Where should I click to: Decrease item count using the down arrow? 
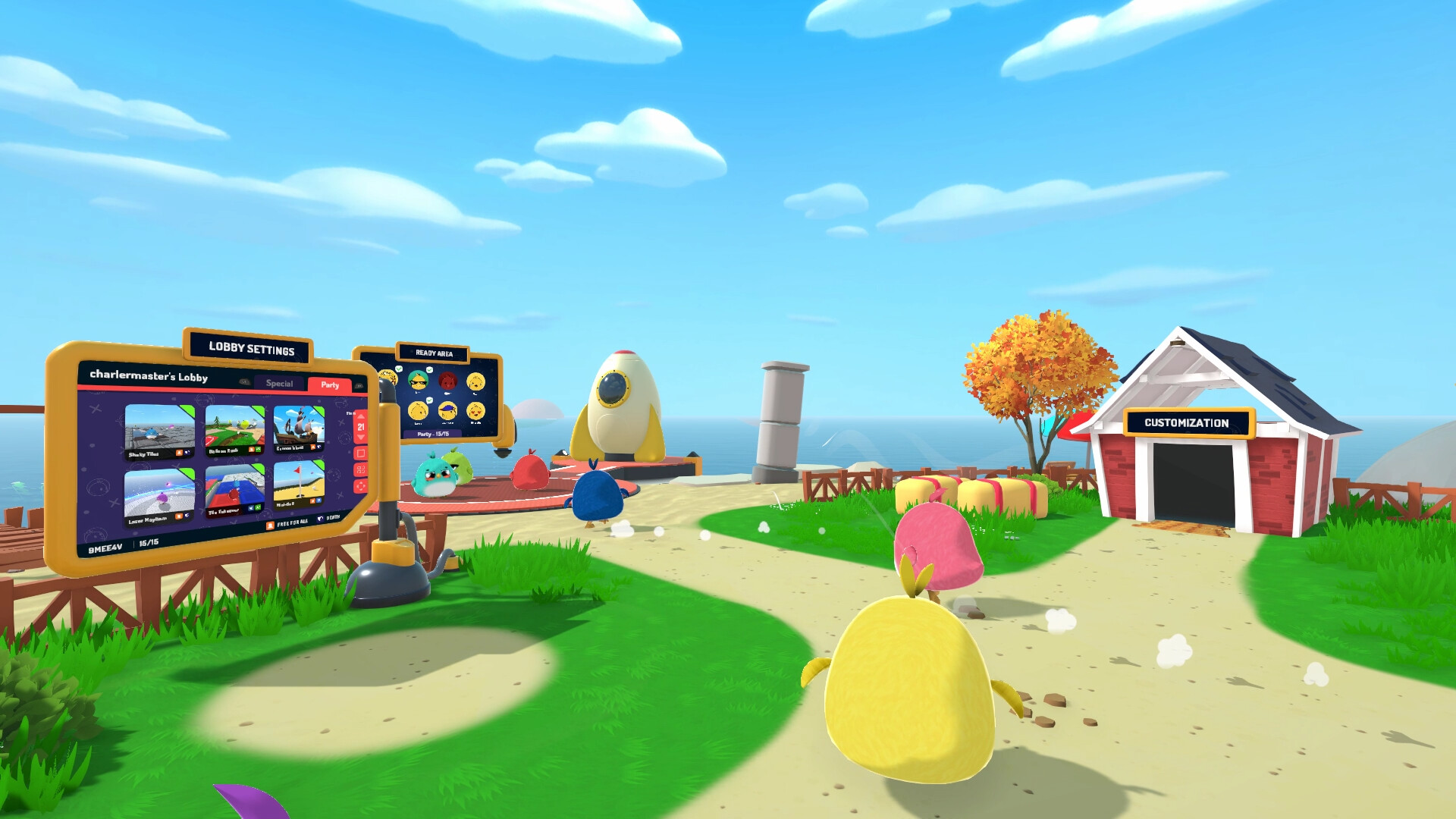361,438
